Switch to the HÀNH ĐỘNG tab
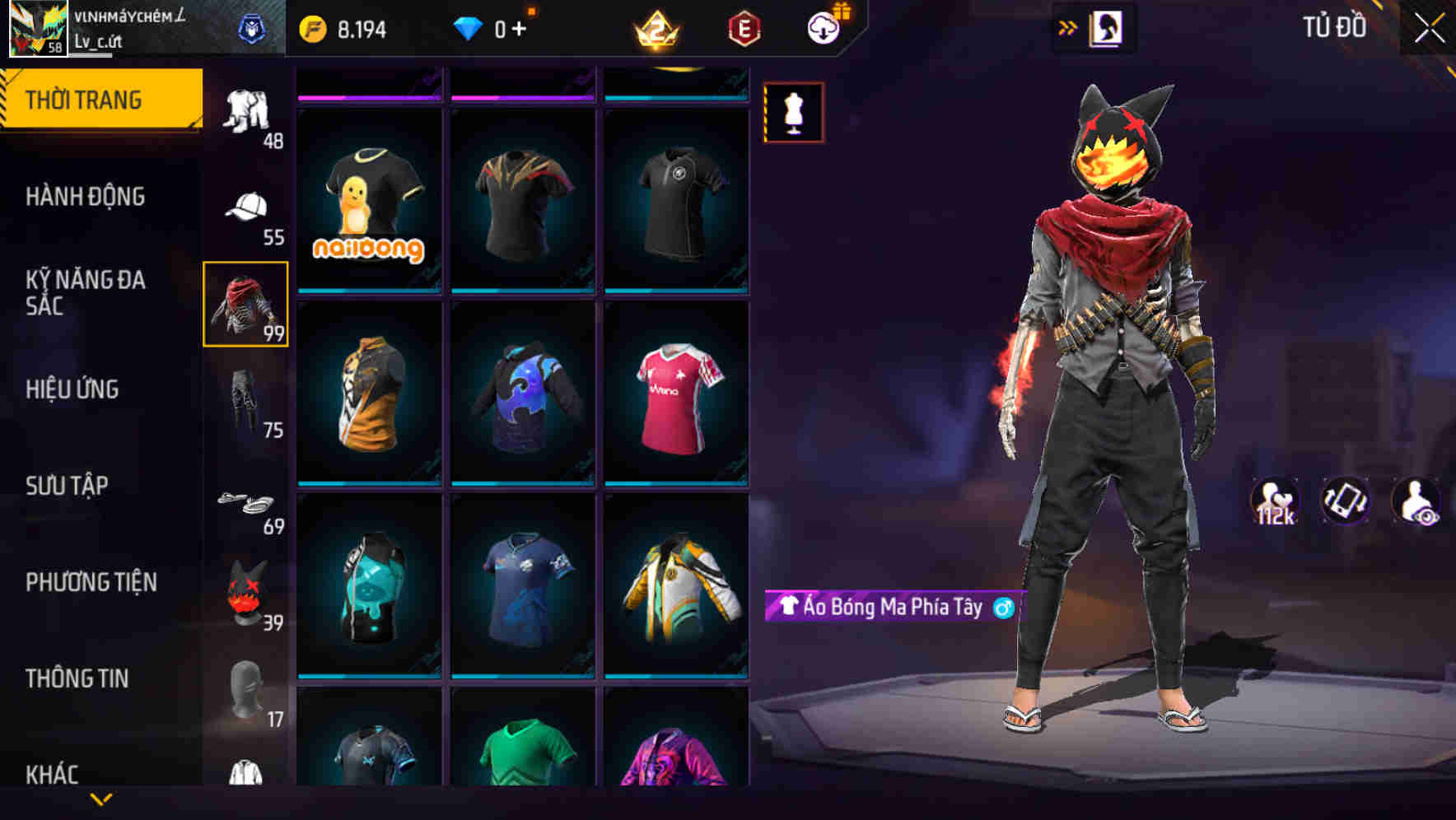Viewport: 1456px width, 820px height. 86,198
